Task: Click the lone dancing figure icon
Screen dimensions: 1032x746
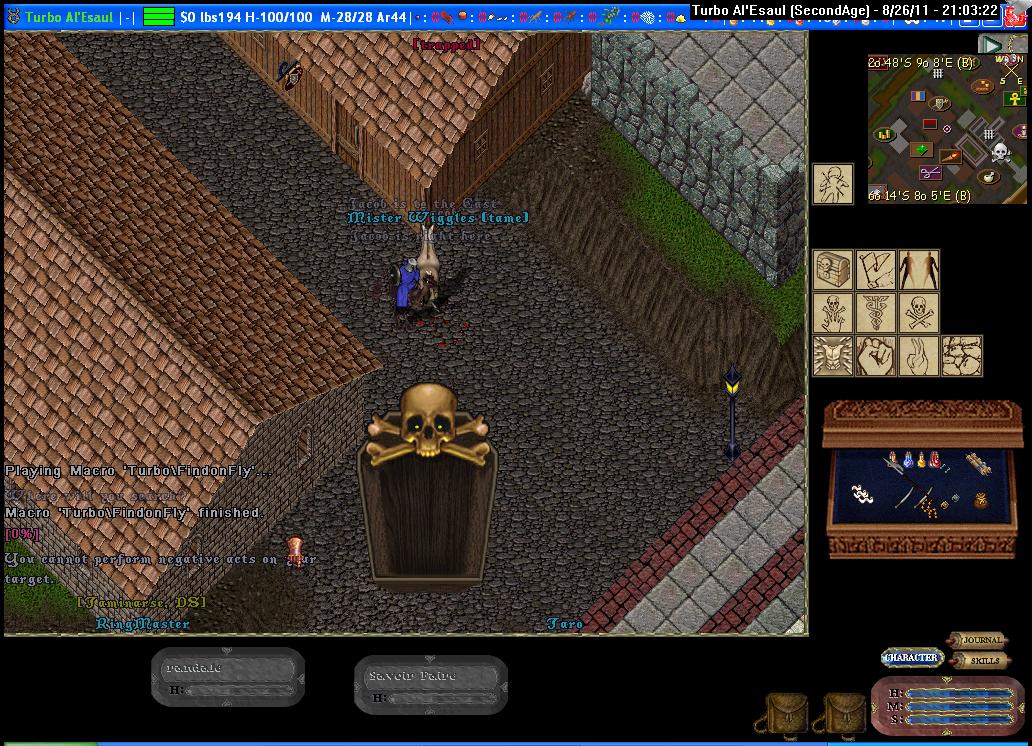Action: pos(833,184)
